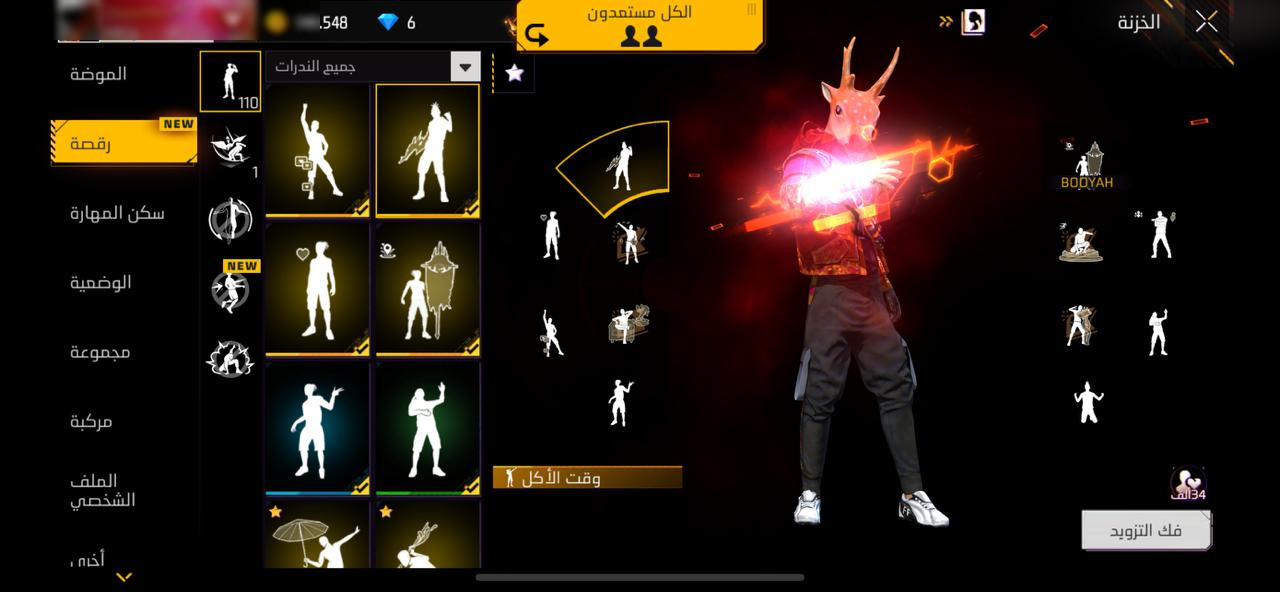
Task: Choose the مجموعة (Collection) category
Action: coord(100,352)
